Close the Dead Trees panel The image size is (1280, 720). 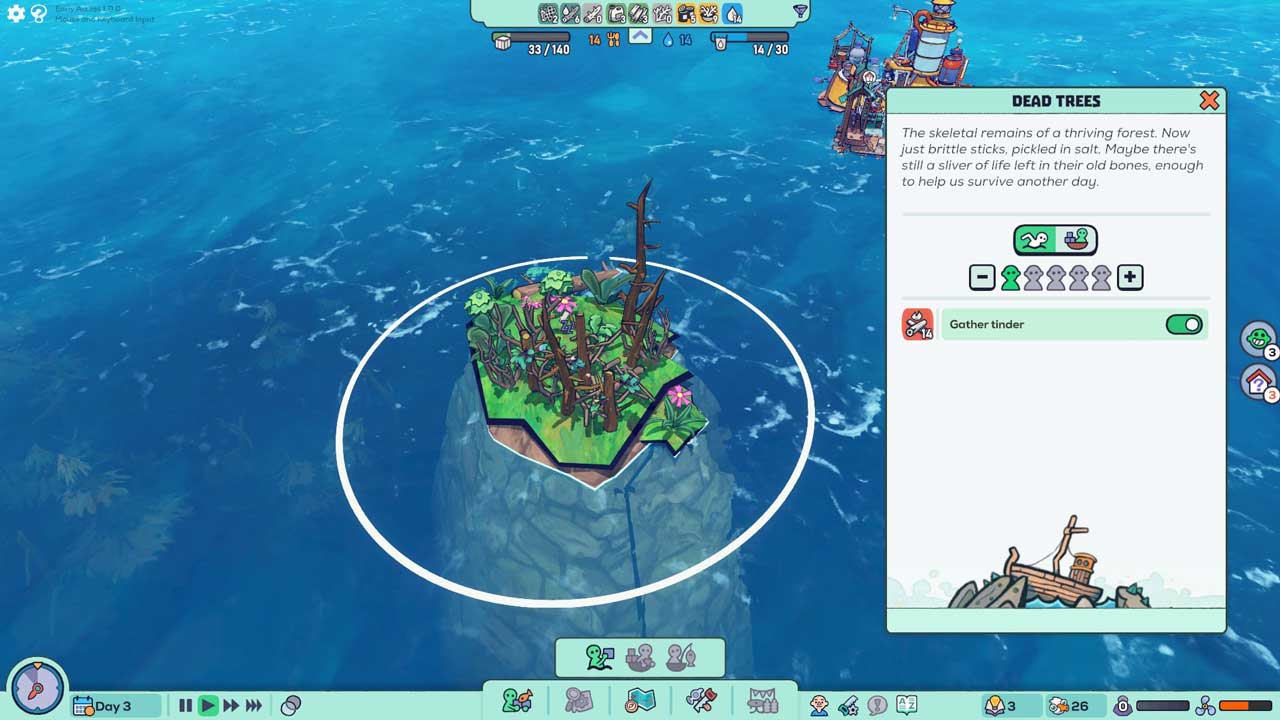click(1209, 100)
